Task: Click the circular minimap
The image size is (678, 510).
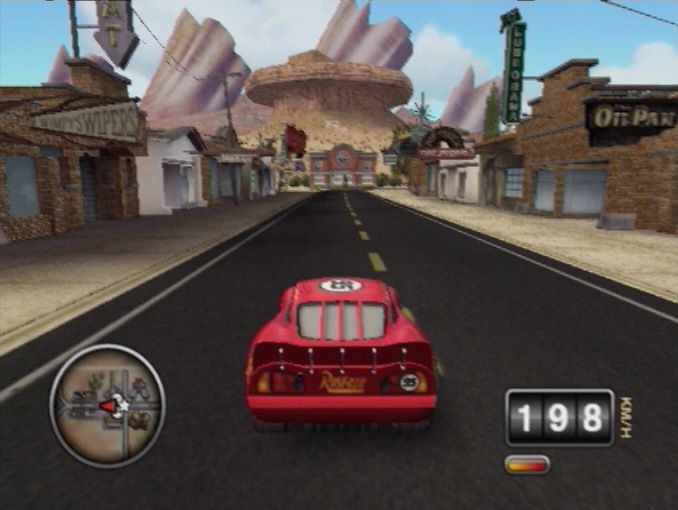Action: coord(107,405)
